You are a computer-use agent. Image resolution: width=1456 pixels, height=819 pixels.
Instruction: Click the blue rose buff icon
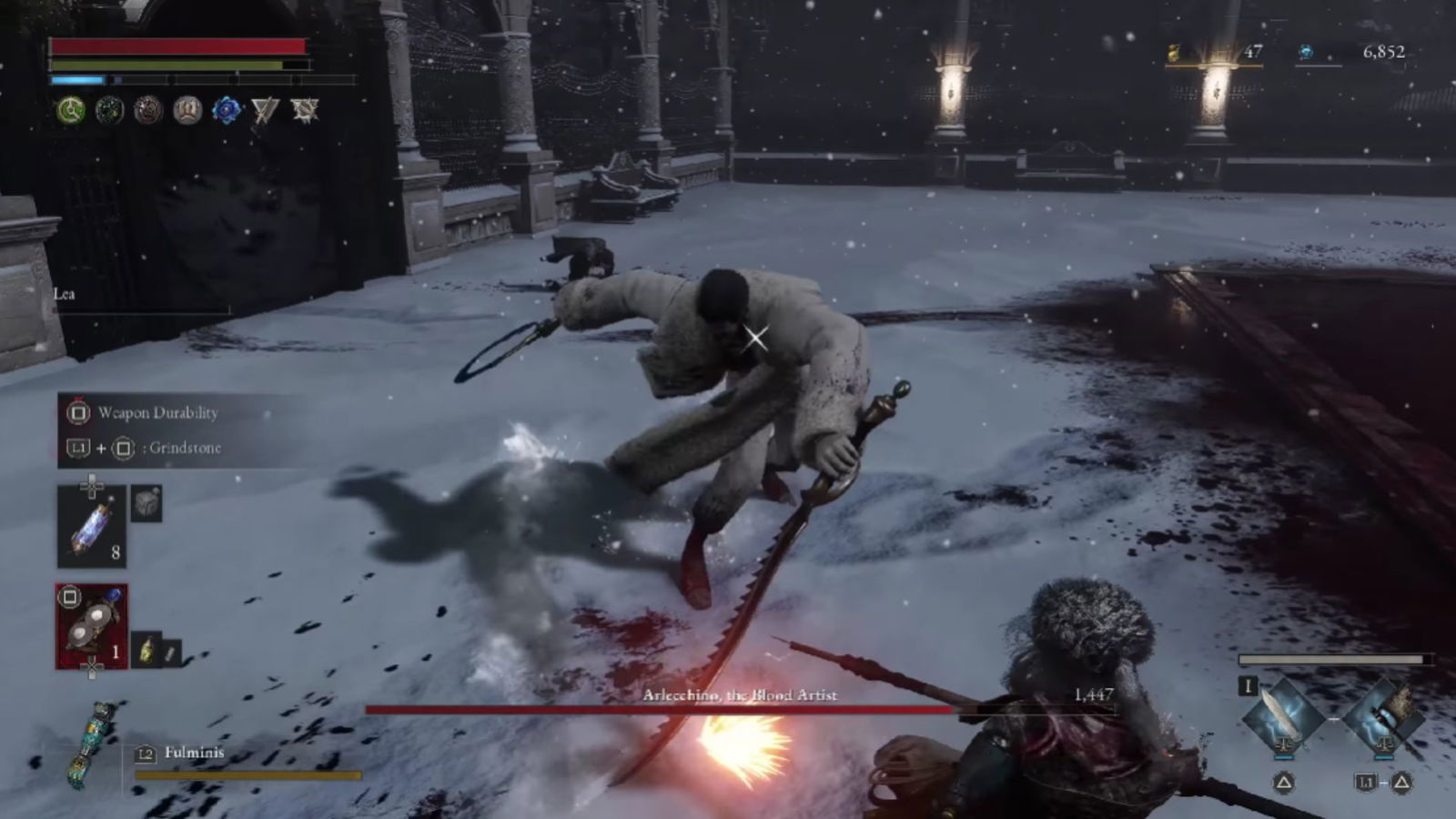[x=226, y=109]
